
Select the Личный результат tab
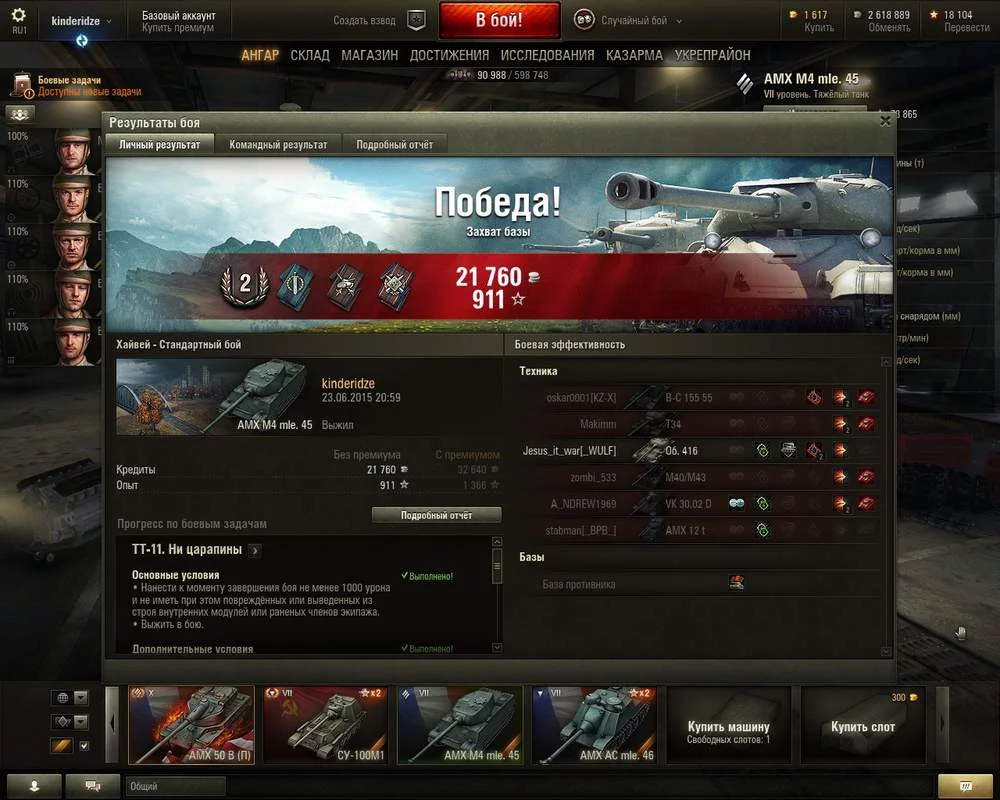pyautogui.click(x=160, y=145)
